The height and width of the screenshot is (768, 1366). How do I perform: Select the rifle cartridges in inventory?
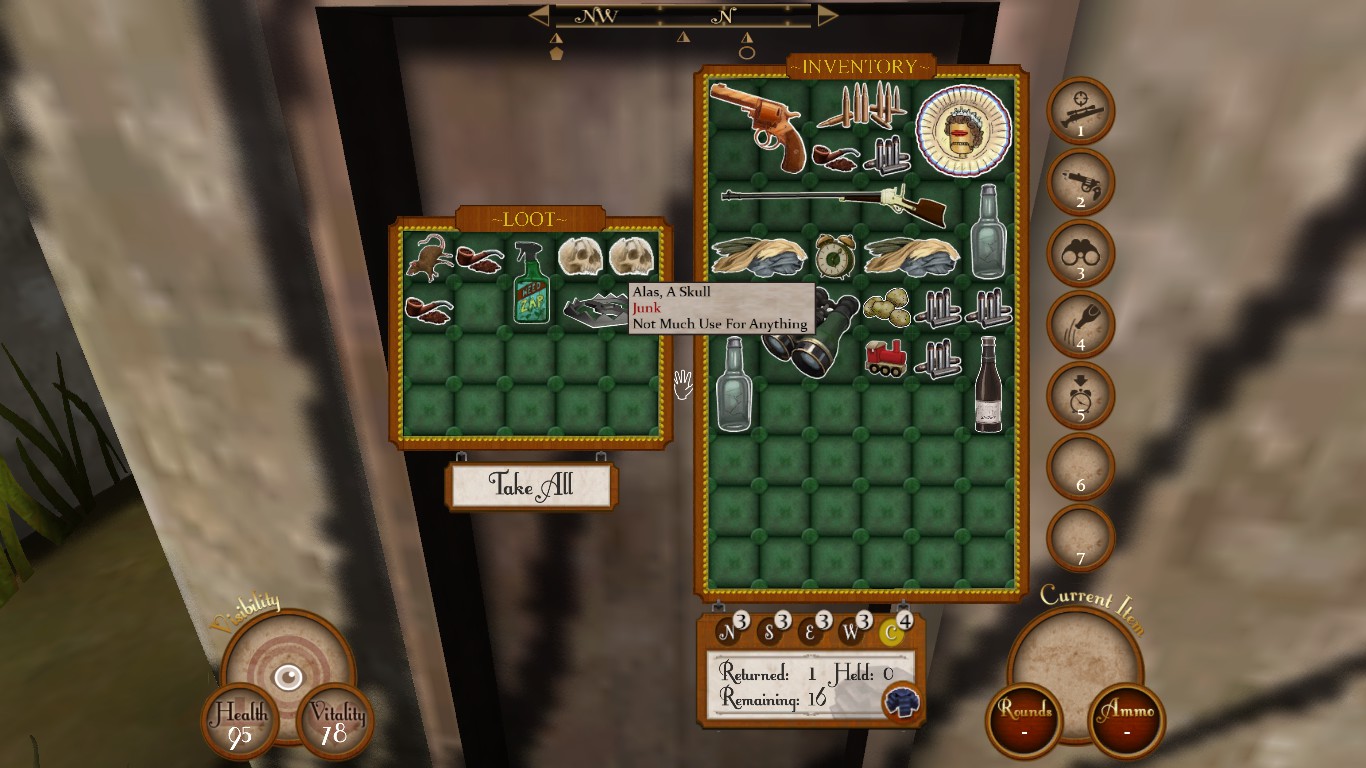tap(862, 104)
